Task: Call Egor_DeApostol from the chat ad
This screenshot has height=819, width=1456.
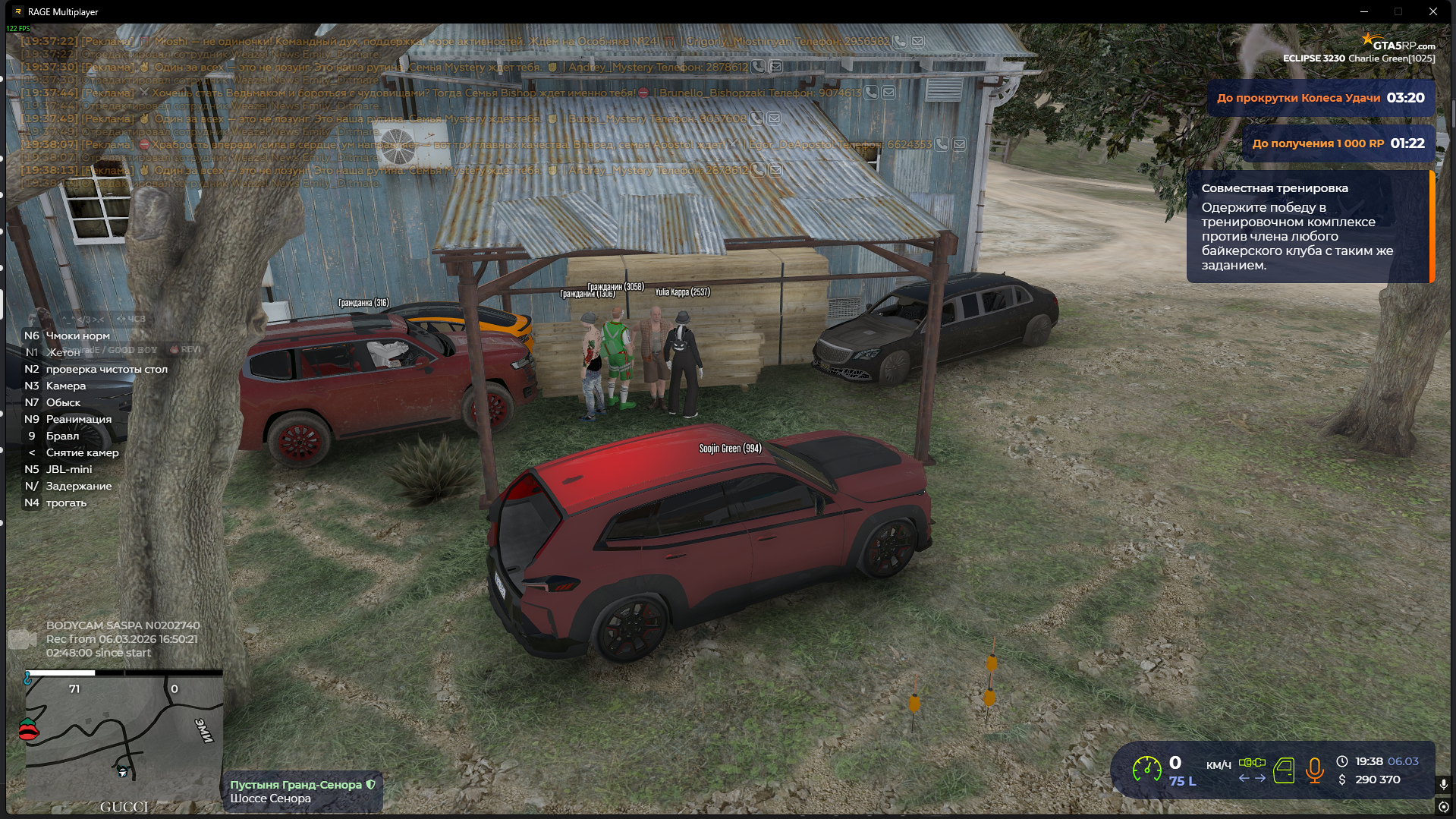Action: click(942, 144)
